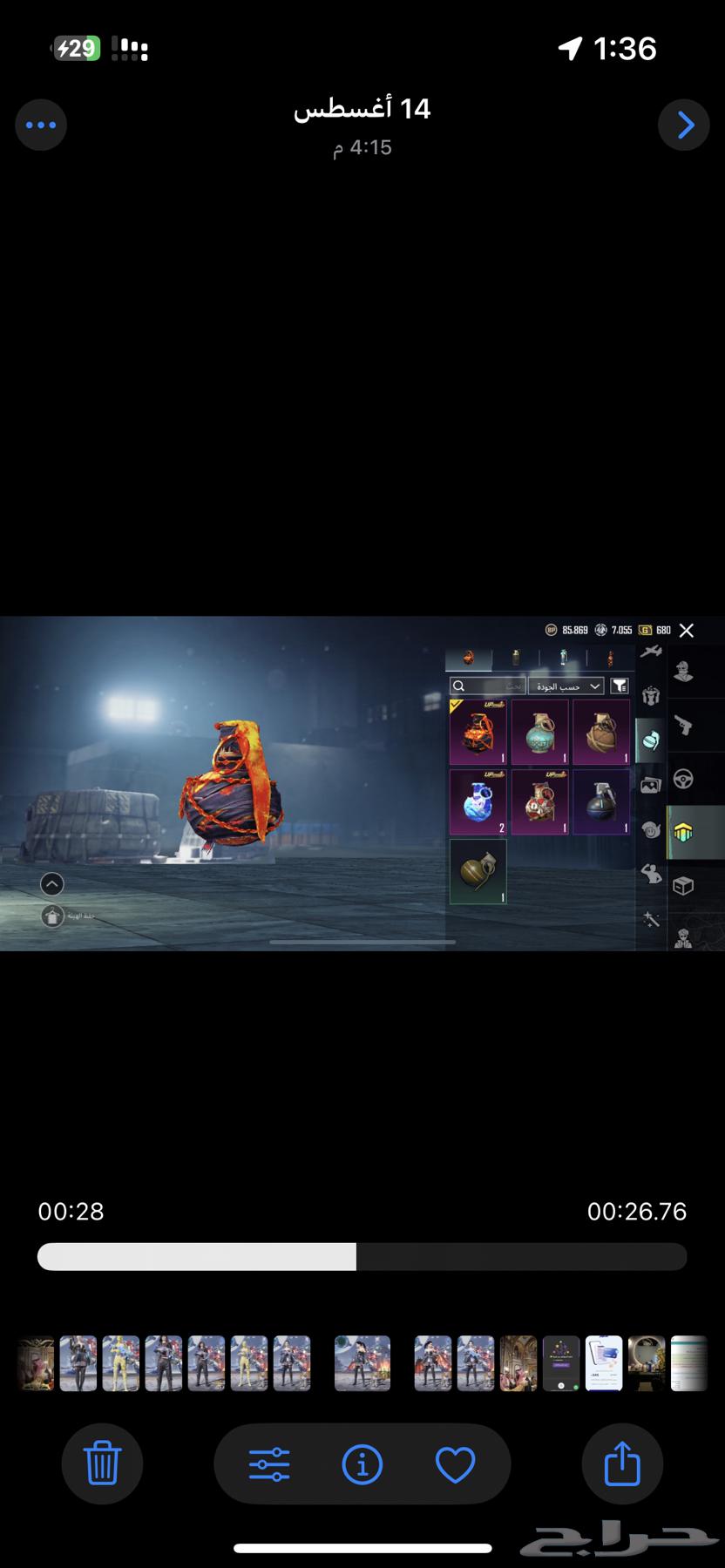Choose the default olive grenade
This screenshot has height=1568, width=725.
click(x=478, y=871)
